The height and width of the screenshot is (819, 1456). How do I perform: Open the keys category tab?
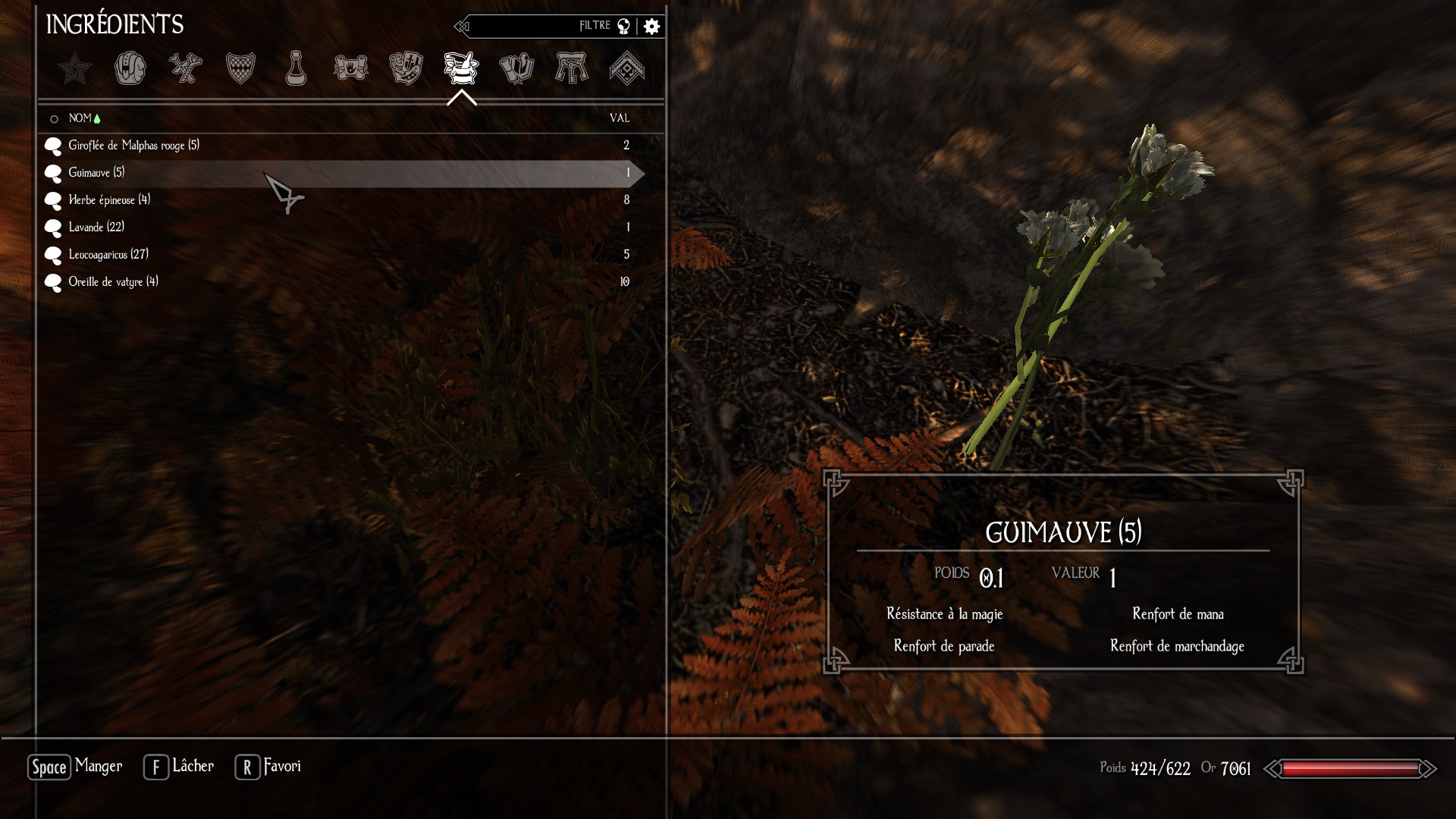[572, 68]
